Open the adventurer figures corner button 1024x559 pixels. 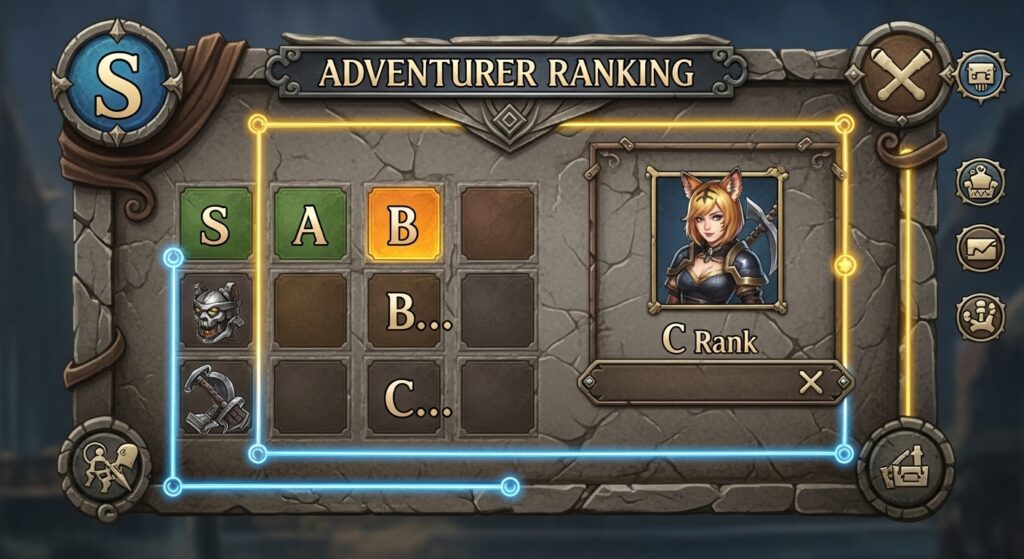pyautogui.click(x=105, y=467)
